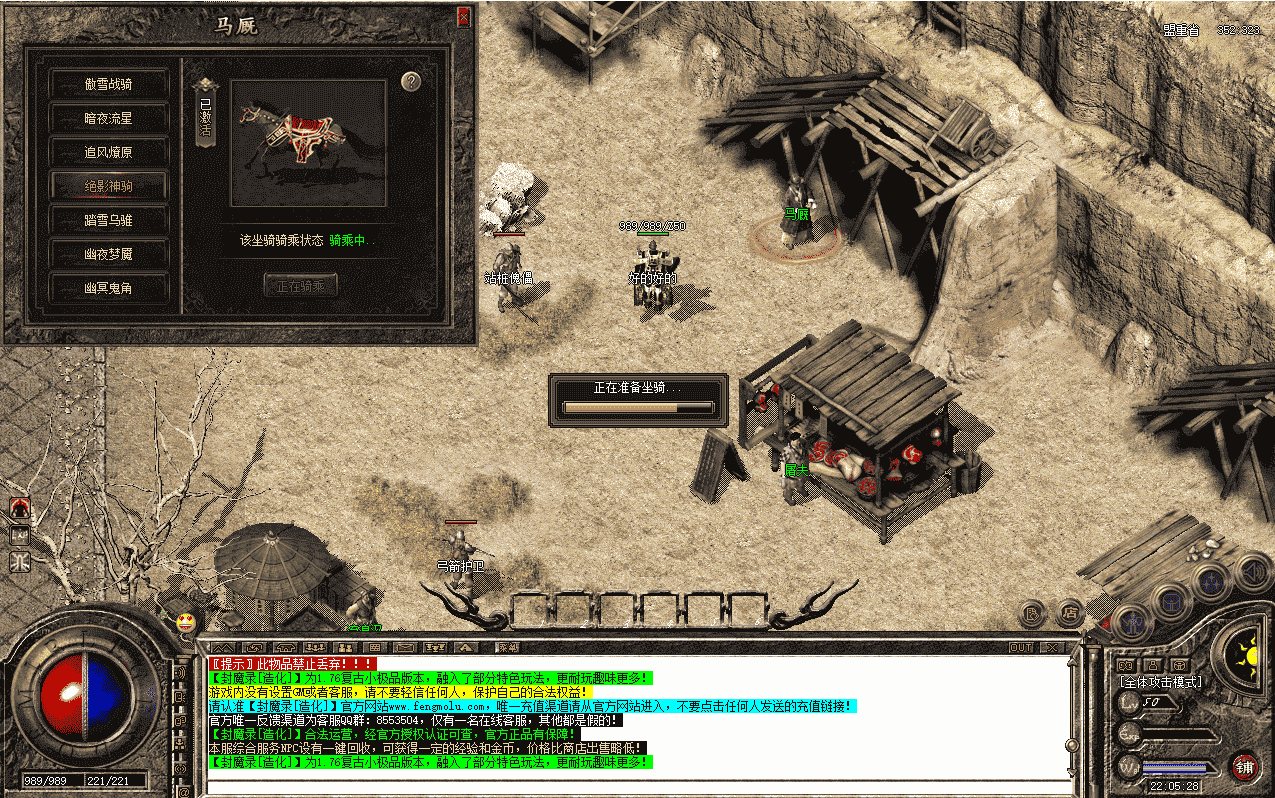Close the chat with its X button
Screen dimensions: 1275x798
point(1051,647)
